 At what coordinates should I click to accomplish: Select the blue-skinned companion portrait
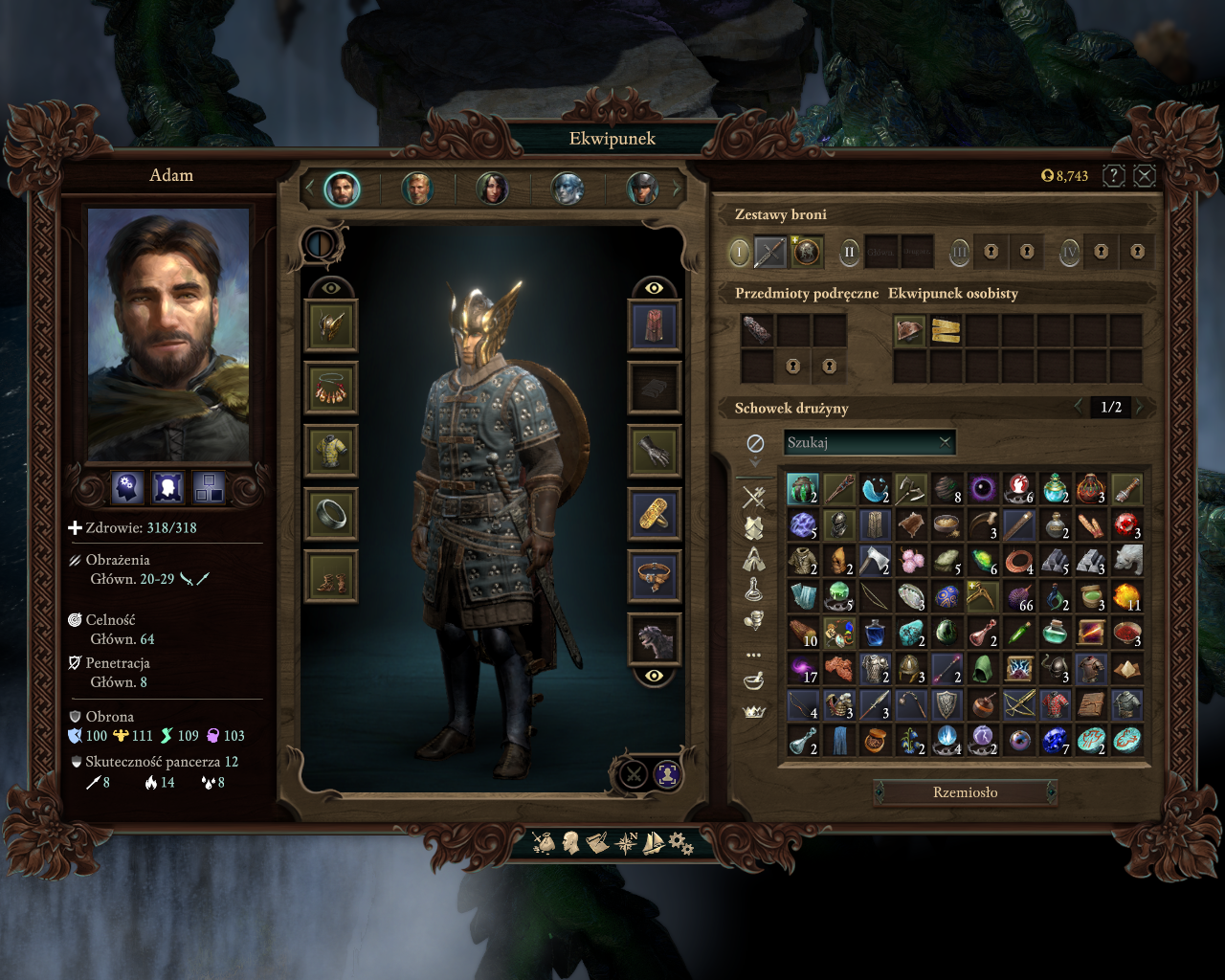(568, 189)
